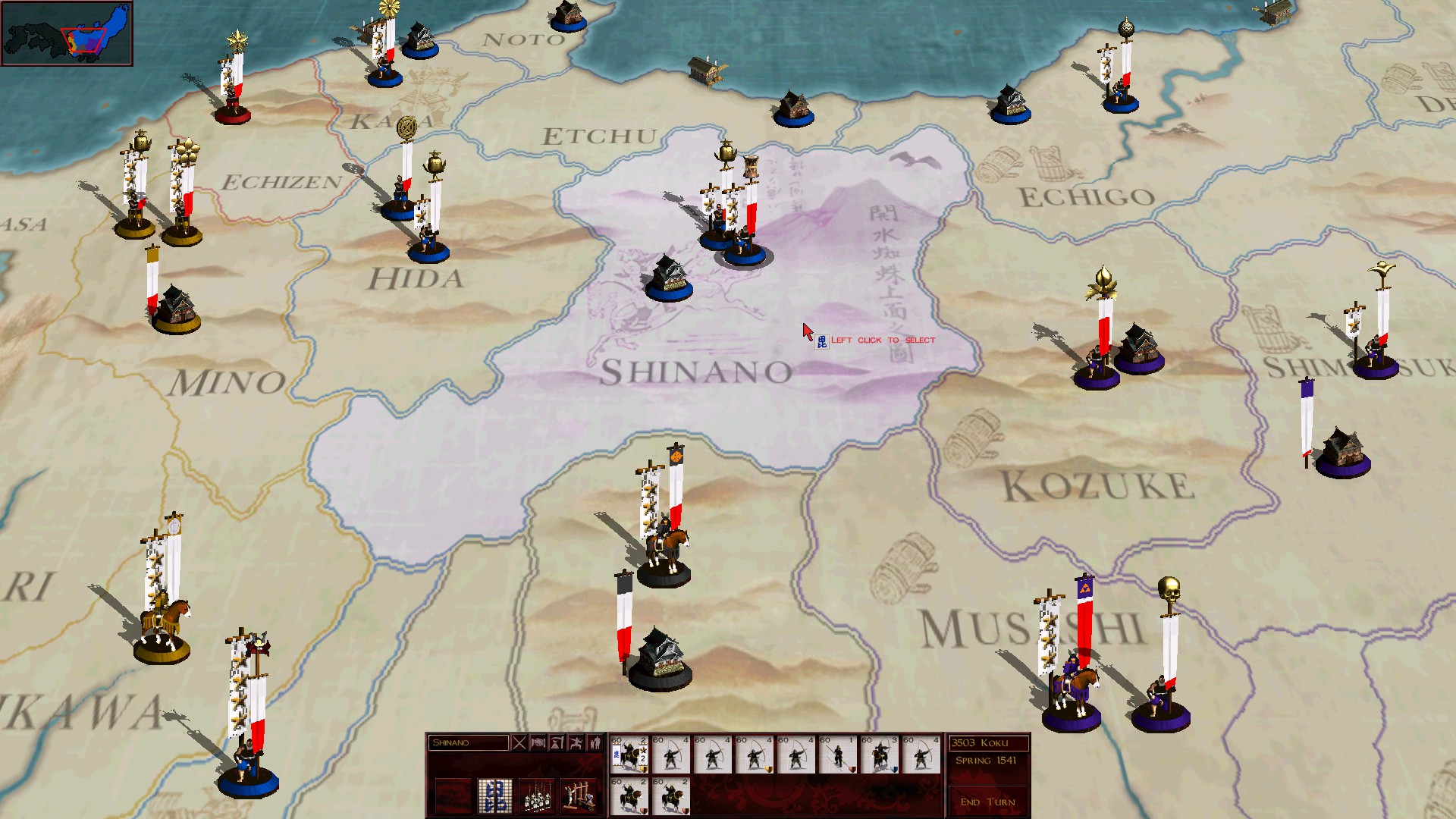Open the construction scaffold build button

(578, 796)
